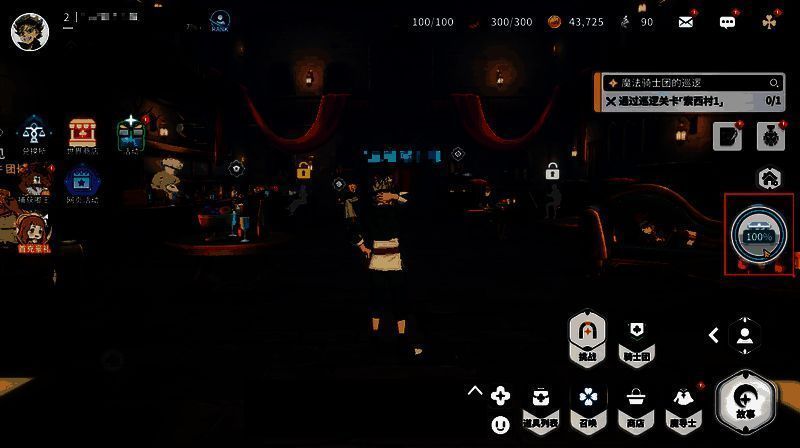Click the 100% circular progress button

759,234
